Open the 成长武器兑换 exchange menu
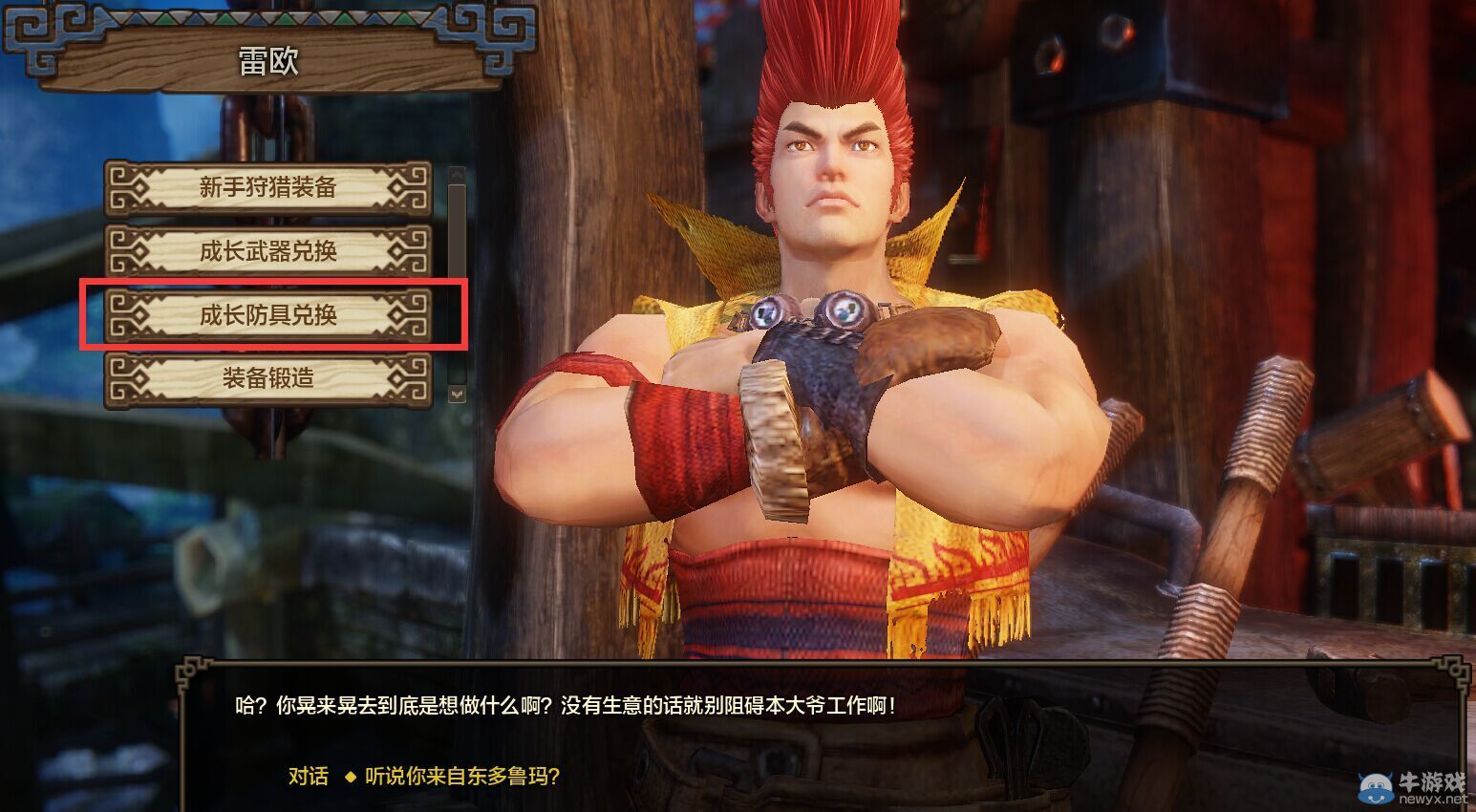 [x=267, y=250]
